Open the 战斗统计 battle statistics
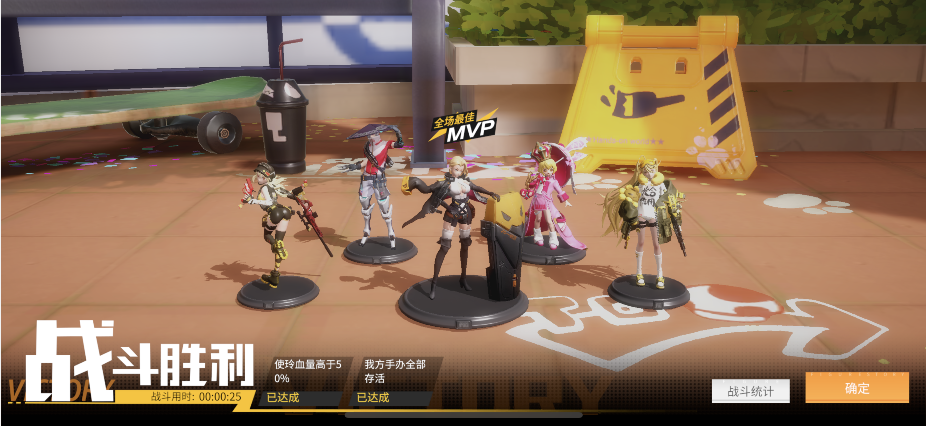 [750, 391]
